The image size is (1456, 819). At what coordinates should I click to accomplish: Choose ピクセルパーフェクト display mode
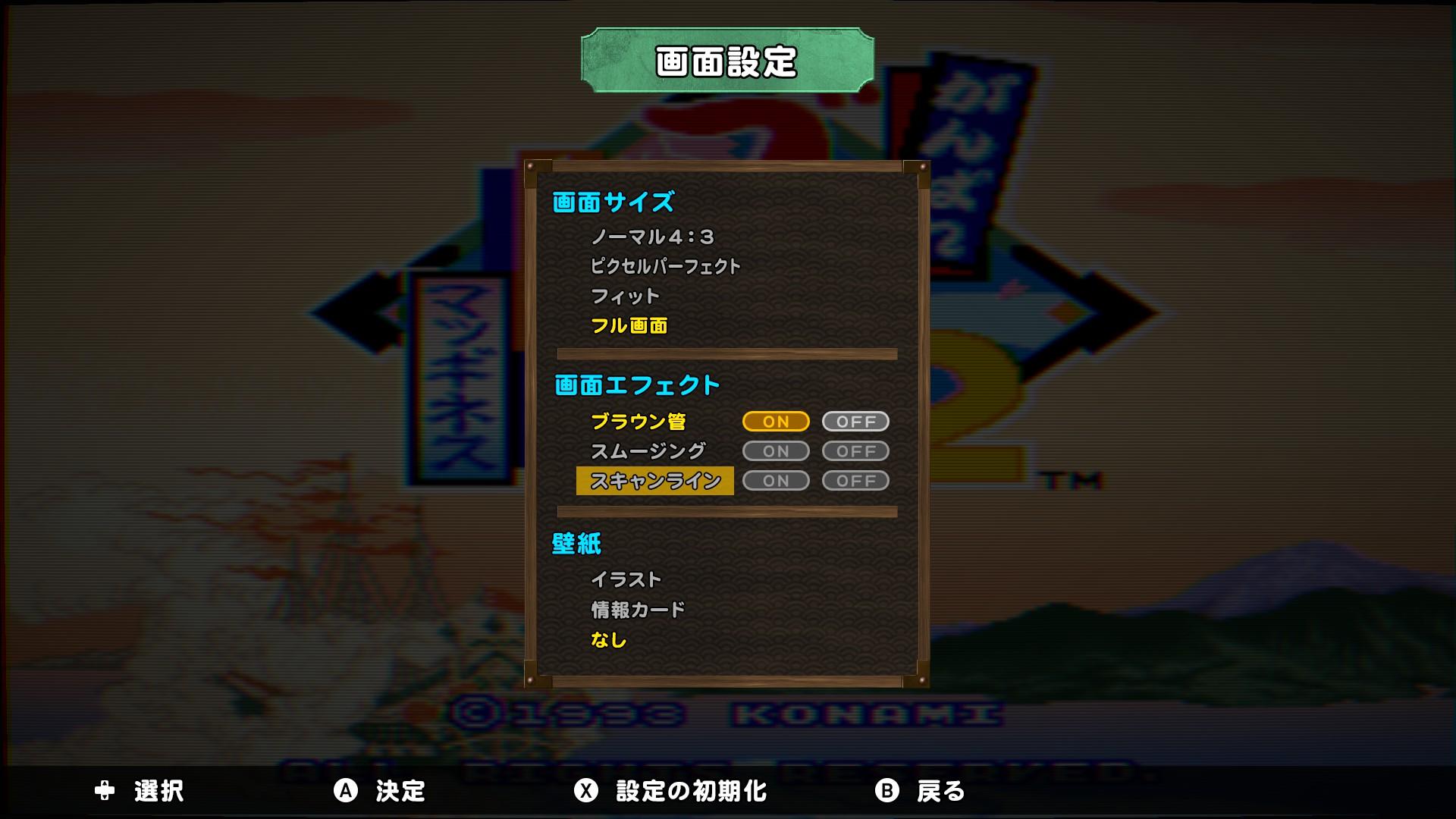click(666, 265)
